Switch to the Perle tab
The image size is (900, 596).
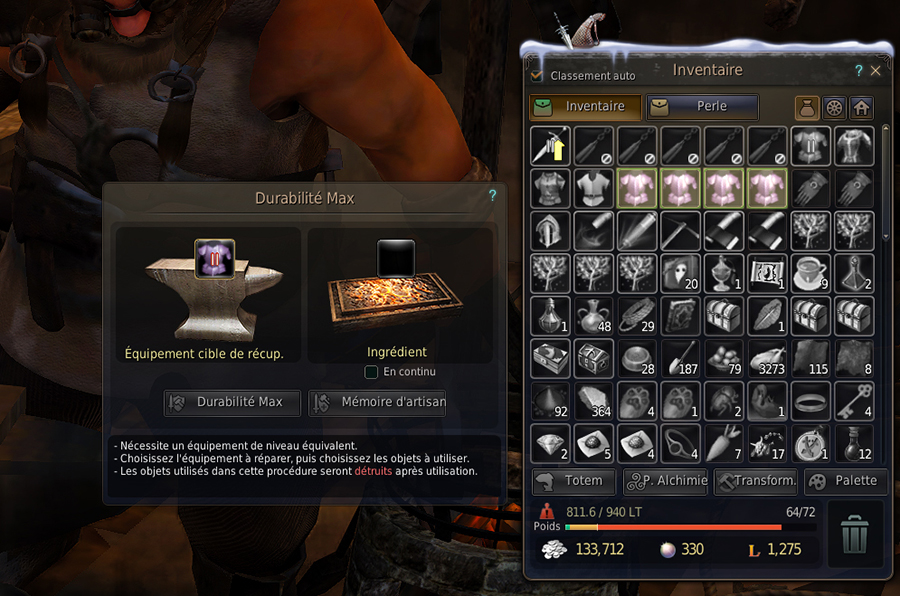click(x=702, y=106)
